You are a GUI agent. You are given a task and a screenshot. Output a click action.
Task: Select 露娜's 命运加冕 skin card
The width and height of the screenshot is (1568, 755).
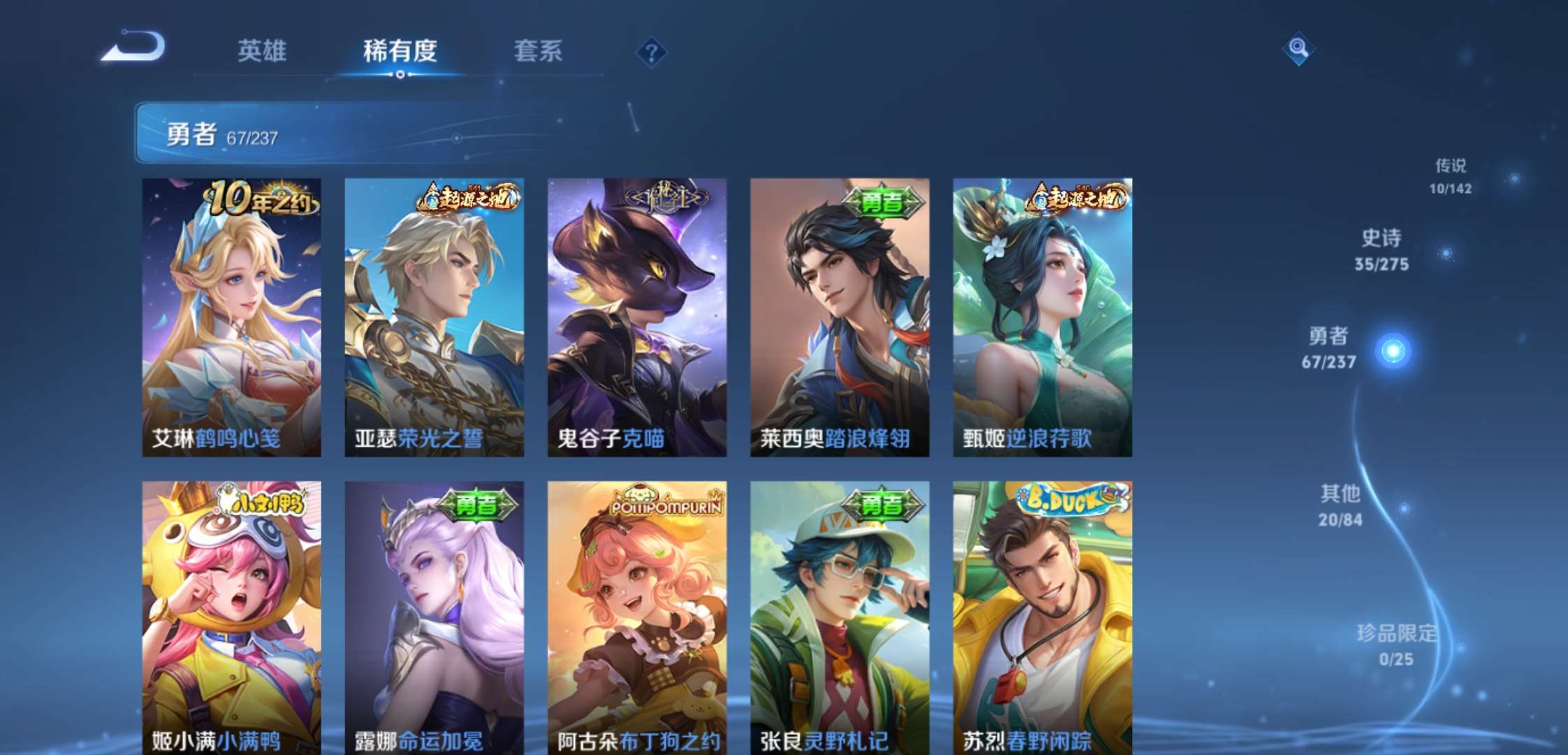pyautogui.click(x=437, y=622)
